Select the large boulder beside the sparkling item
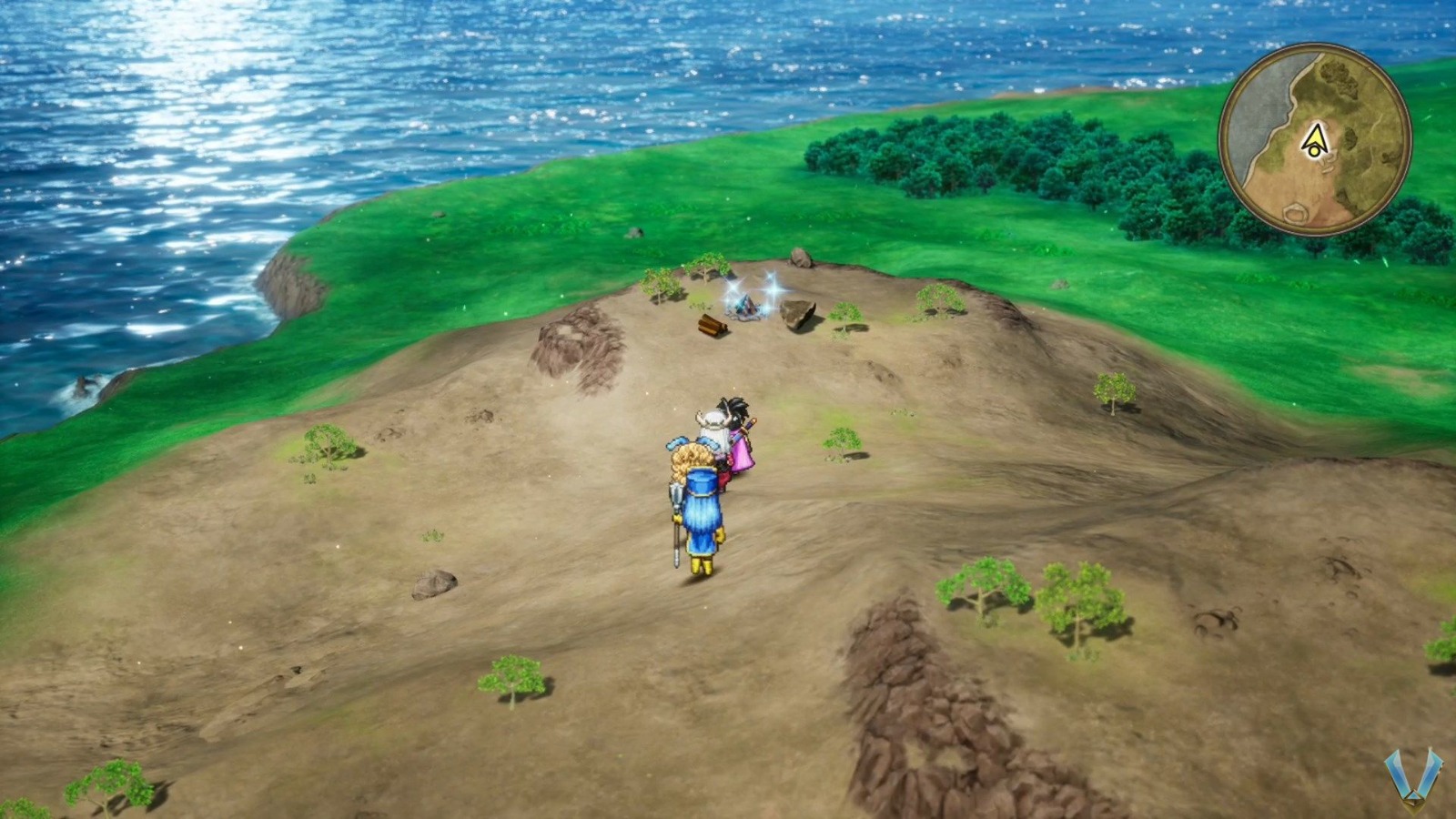This screenshot has width=1456, height=819. [797, 314]
